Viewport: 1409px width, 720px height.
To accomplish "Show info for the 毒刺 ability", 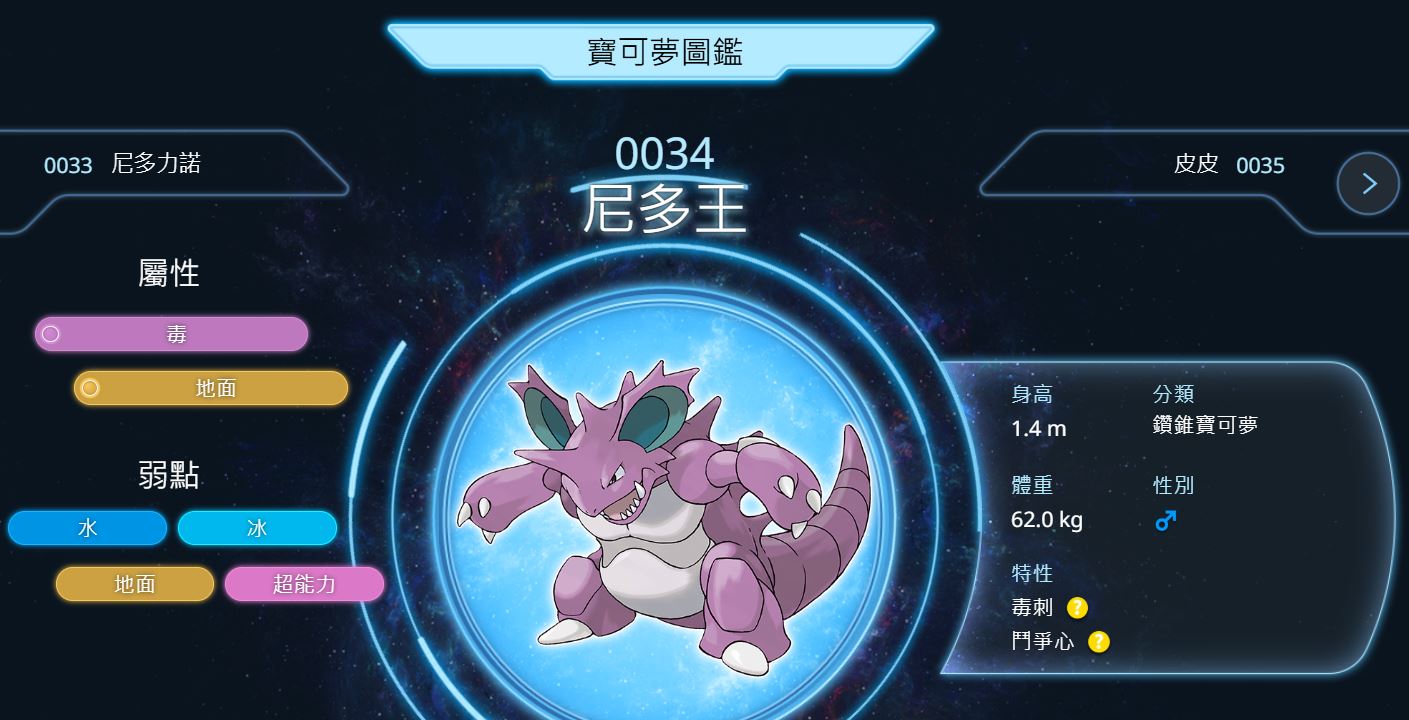I will (x=1077, y=607).
